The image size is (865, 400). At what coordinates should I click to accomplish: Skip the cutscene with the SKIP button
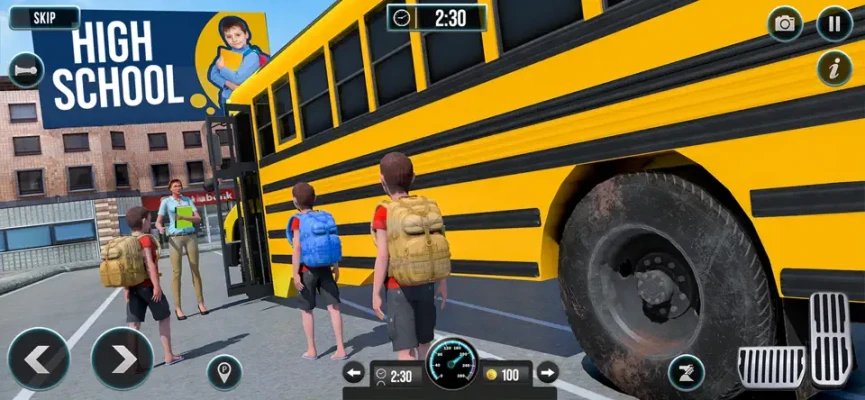pyautogui.click(x=44, y=18)
